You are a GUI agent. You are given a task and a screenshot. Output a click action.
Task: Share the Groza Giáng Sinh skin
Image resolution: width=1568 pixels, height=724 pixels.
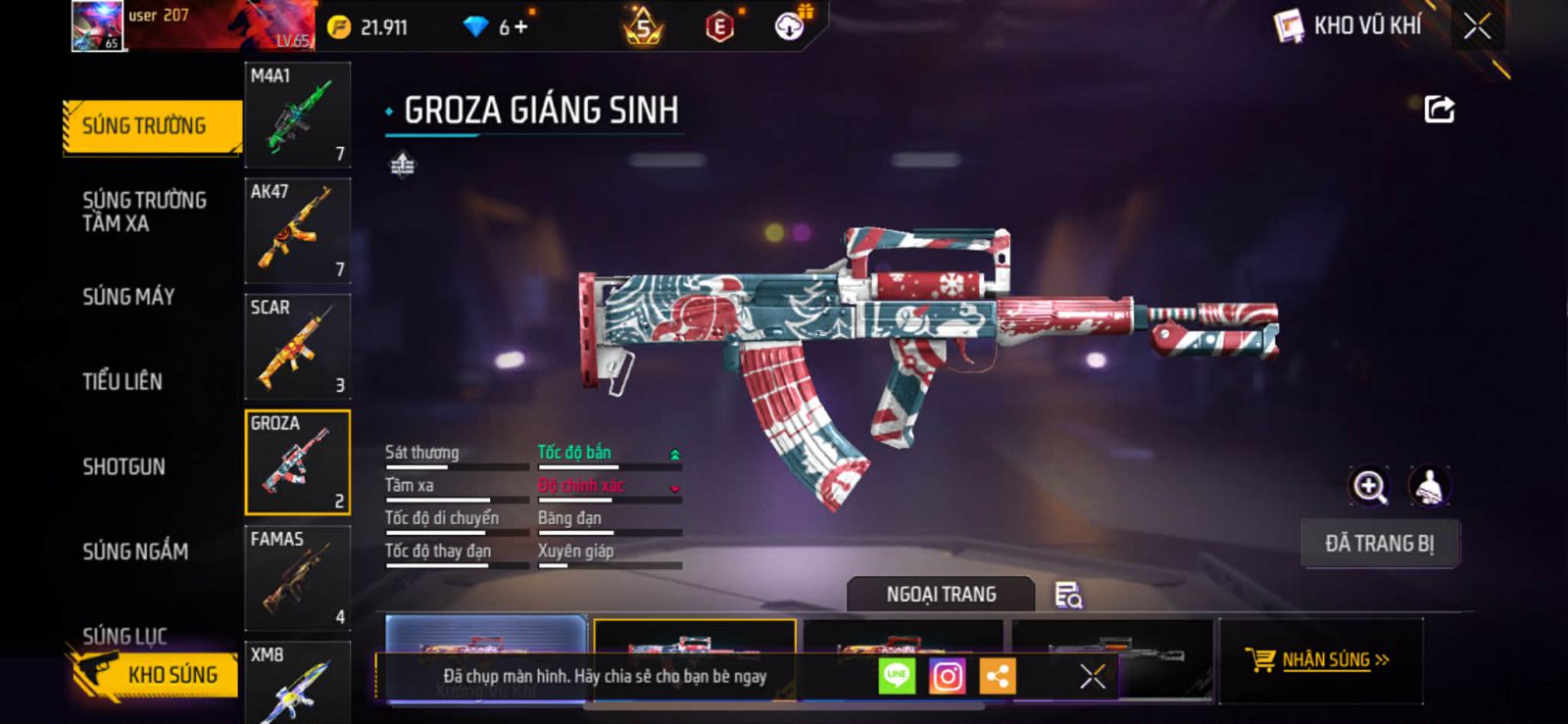pyautogui.click(x=1439, y=109)
